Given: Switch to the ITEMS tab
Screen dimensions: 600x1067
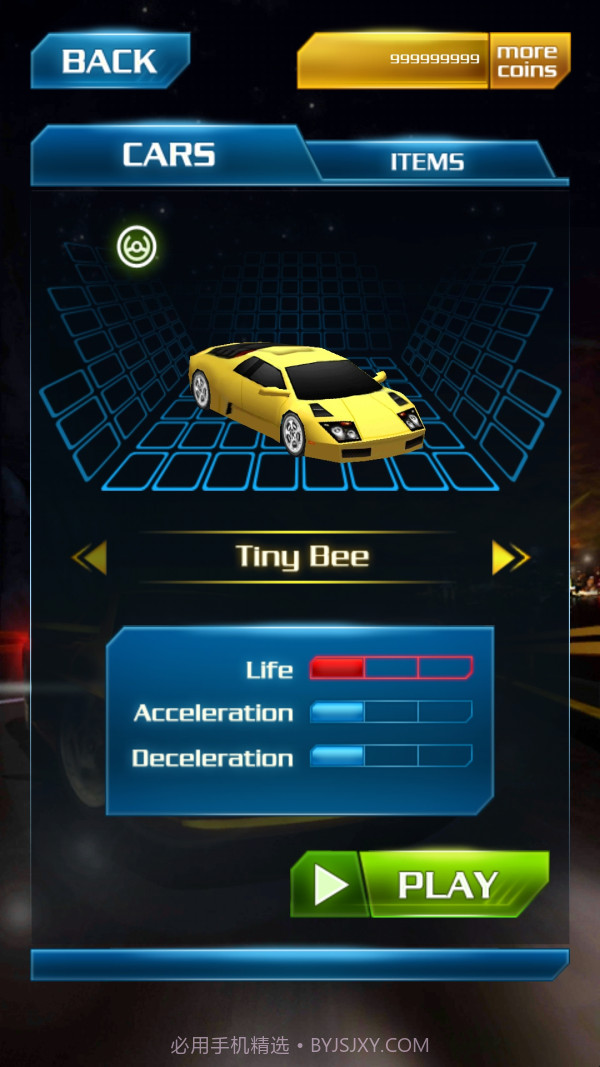Looking at the screenshot, I should [427, 162].
